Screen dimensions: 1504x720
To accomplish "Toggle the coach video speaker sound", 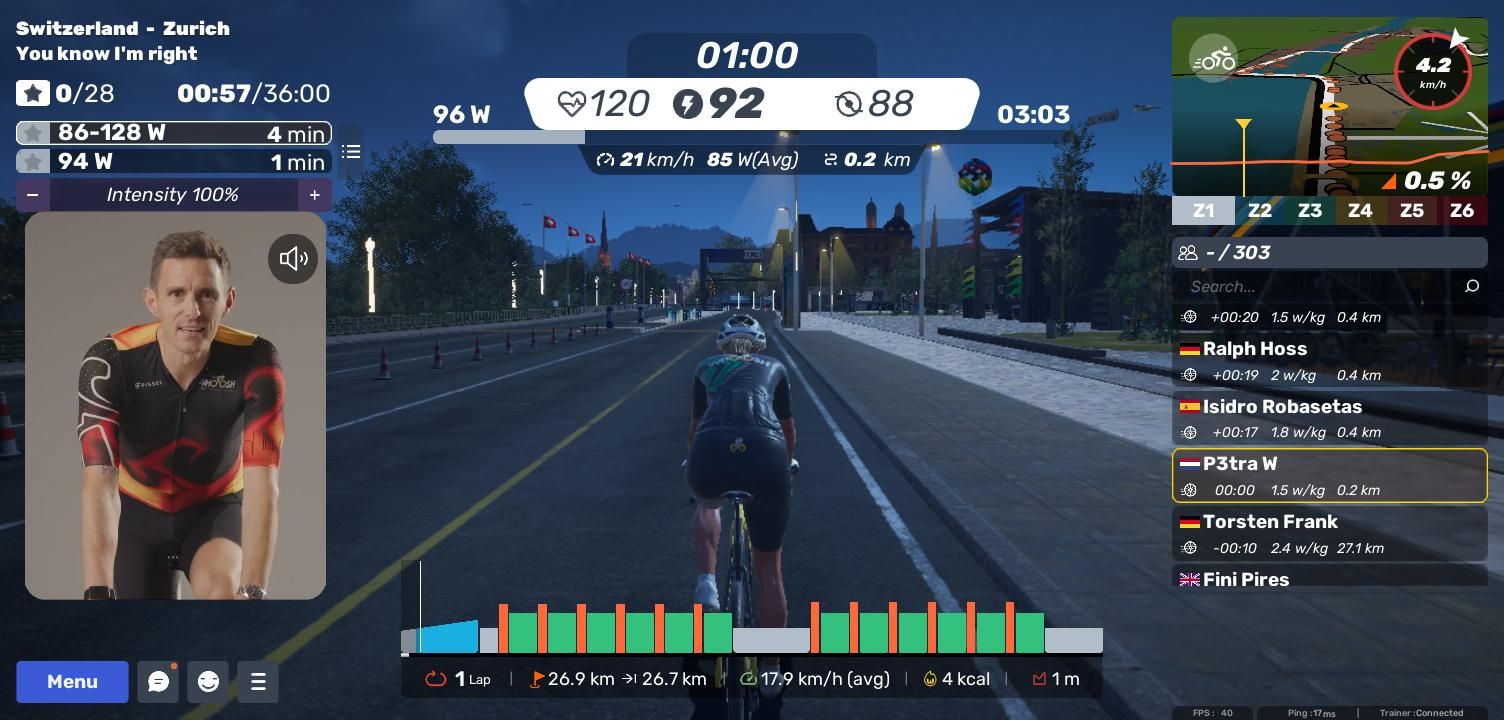I will pos(293,259).
